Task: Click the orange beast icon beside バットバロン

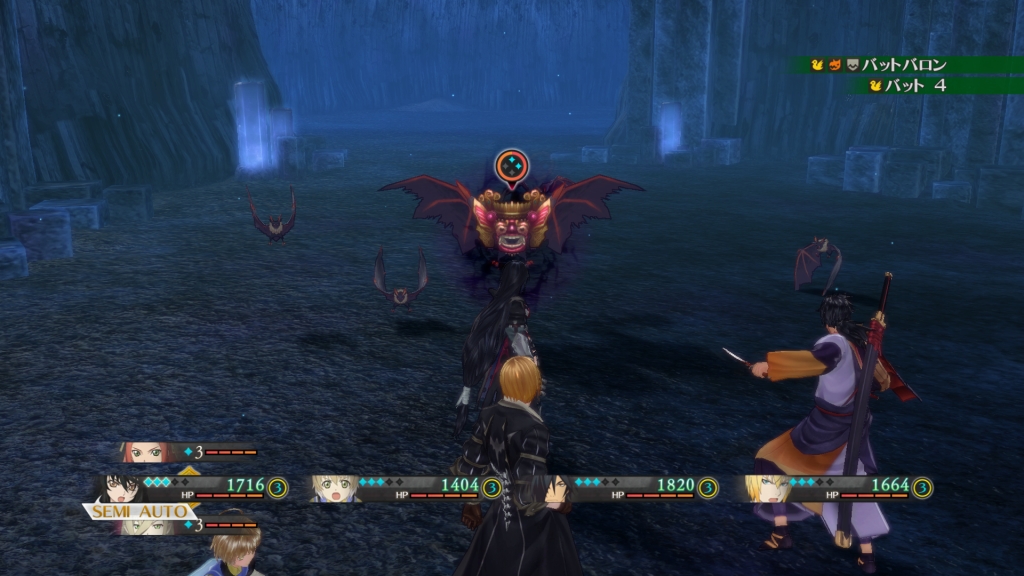Action: 835,65
